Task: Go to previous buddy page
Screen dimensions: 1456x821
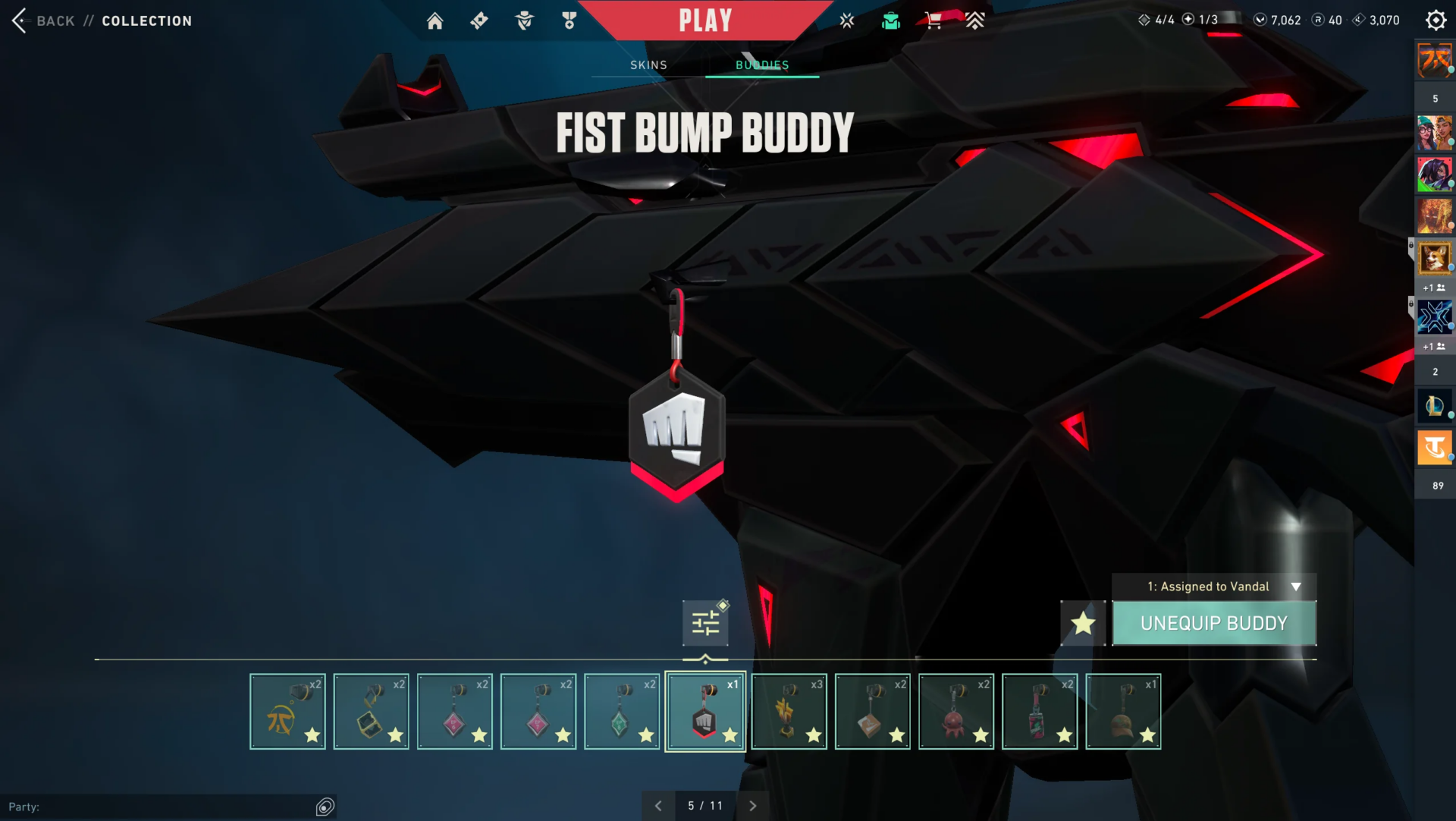Action: click(x=658, y=806)
